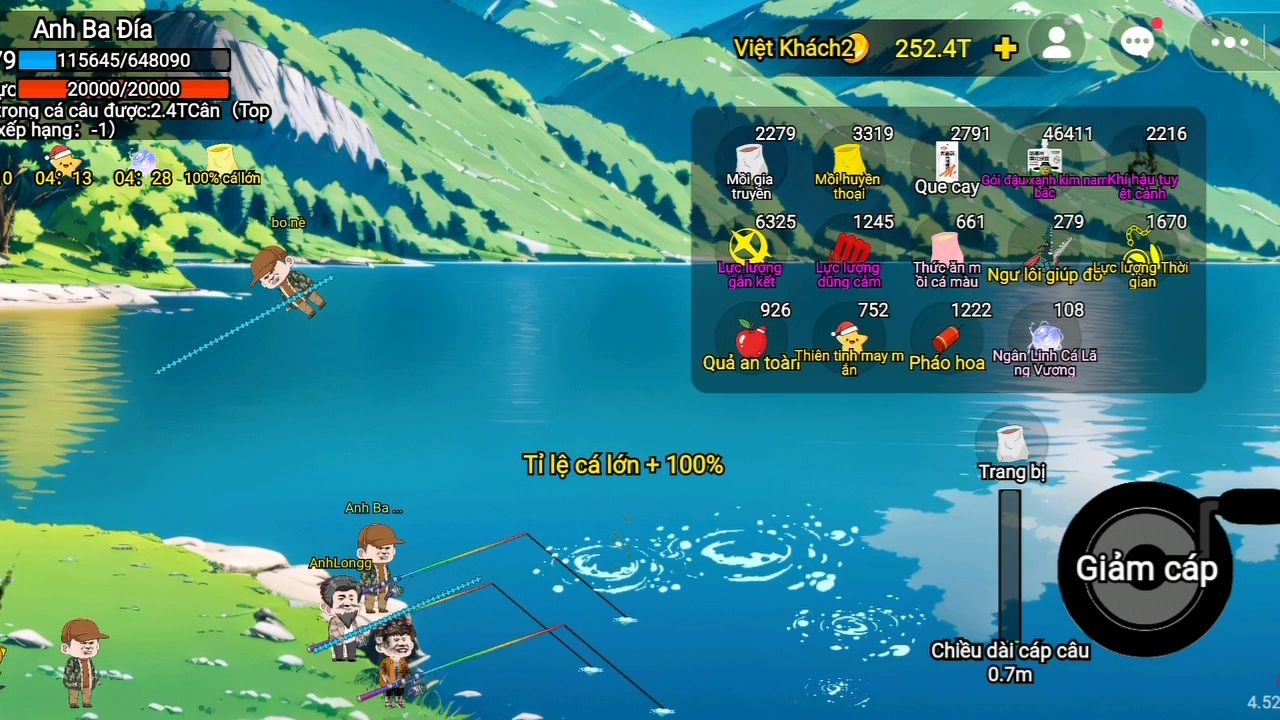Open the chat bubble messages
Viewport: 1280px width, 720px height.
pyautogui.click(x=1138, y=43)
